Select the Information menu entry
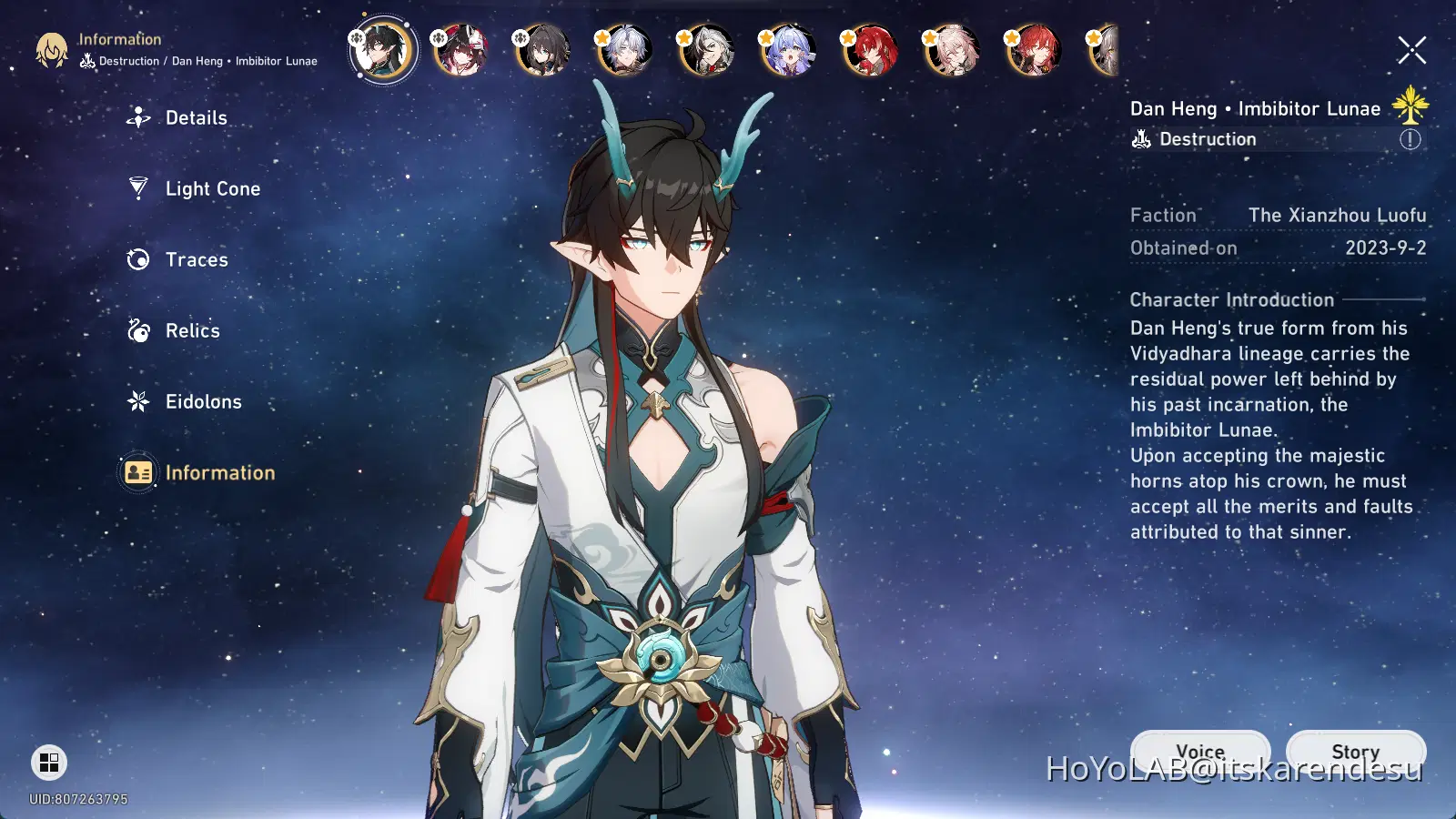 (x=219, y=473)
